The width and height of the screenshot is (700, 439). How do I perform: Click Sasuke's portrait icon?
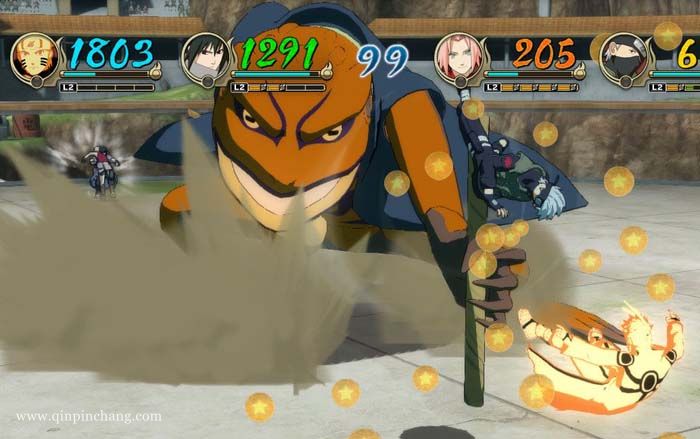tap(206, 58)
